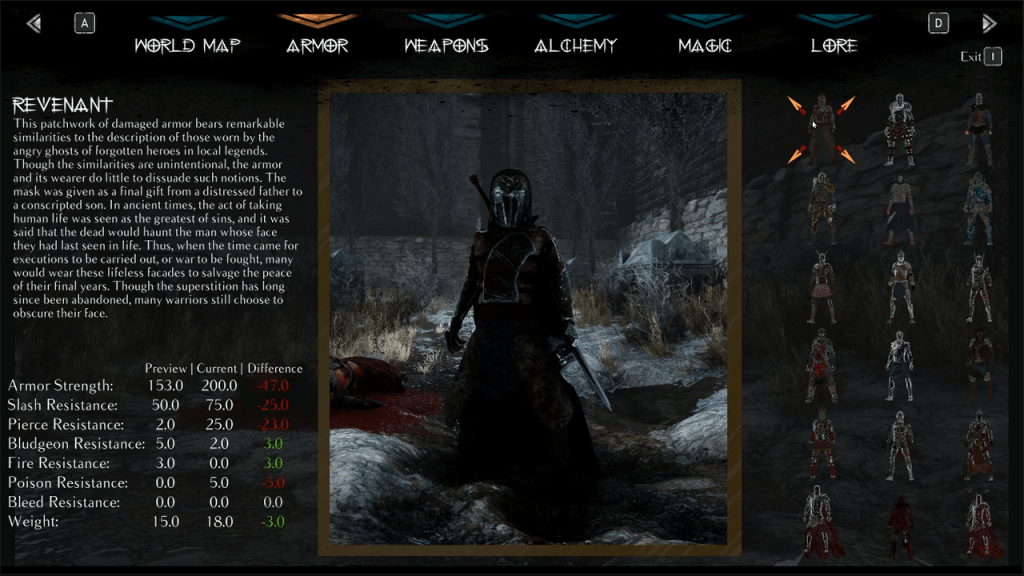Screen dimensions: 1024x576
Task: Exit the armor menu
Action: click(992, 57)
